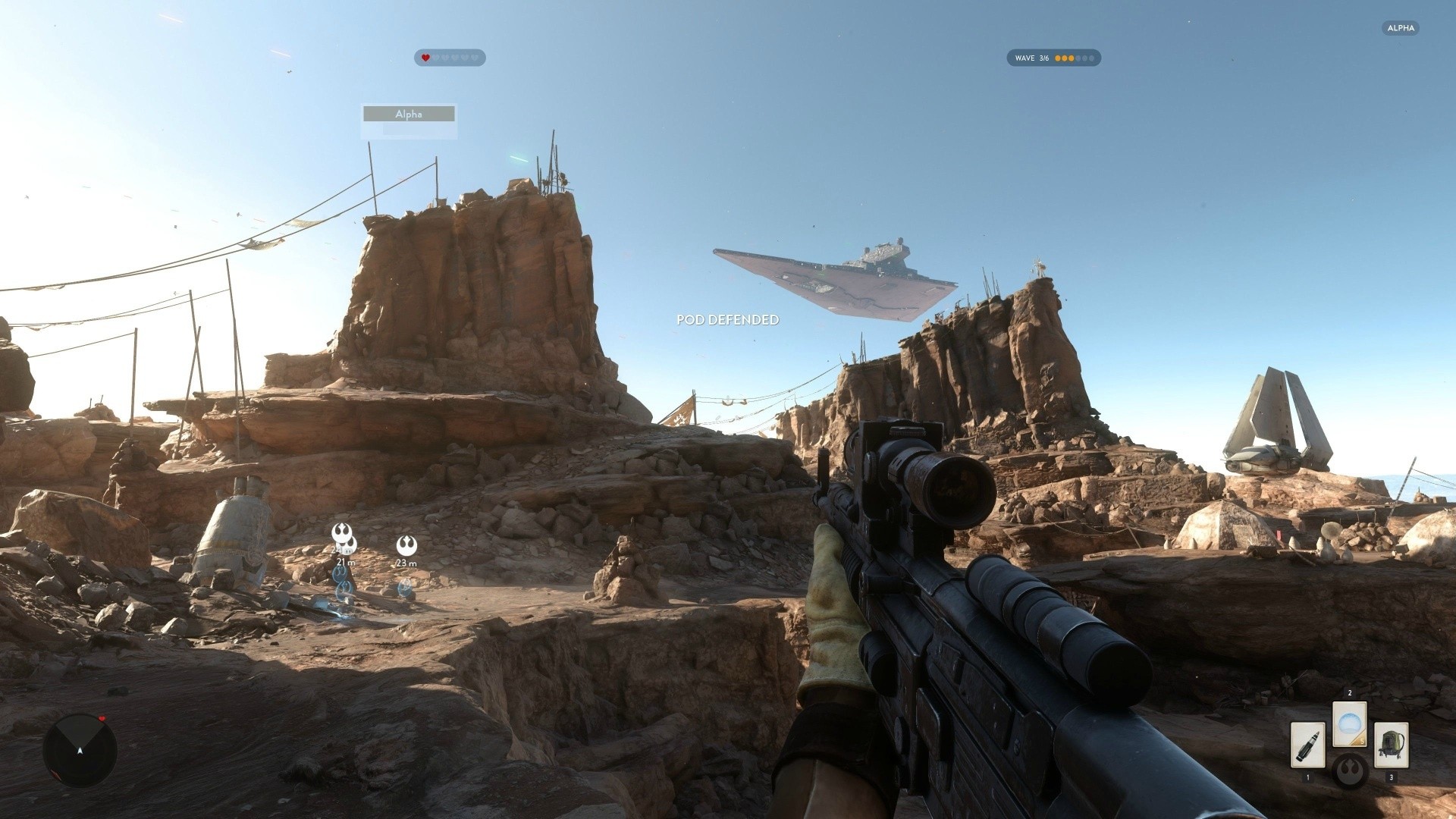
Task: Click the red heart on the health bar
Action: (x=425, y=57)
